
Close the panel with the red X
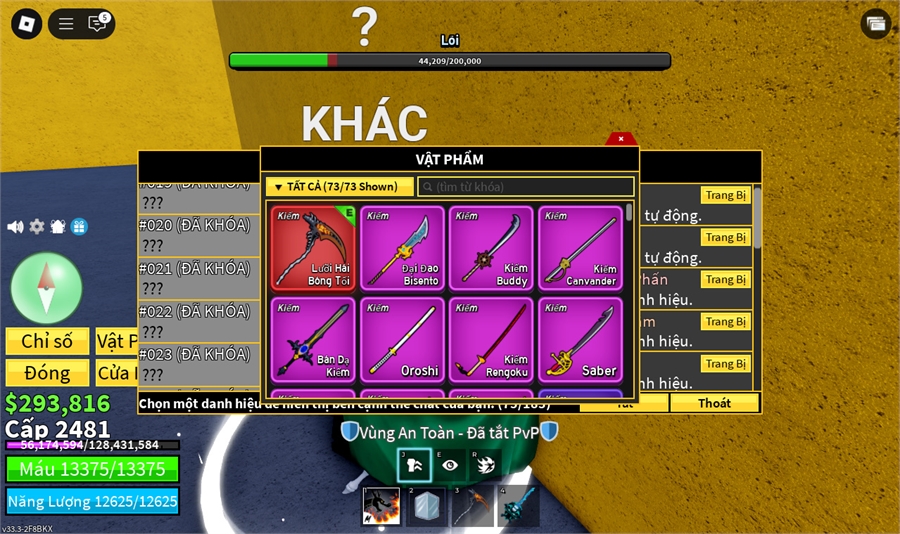tap(621, 139)
